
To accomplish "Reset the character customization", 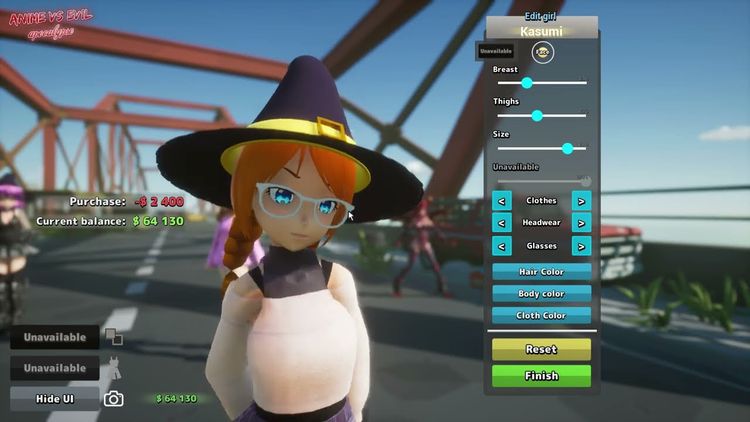I will pos(541,349).
